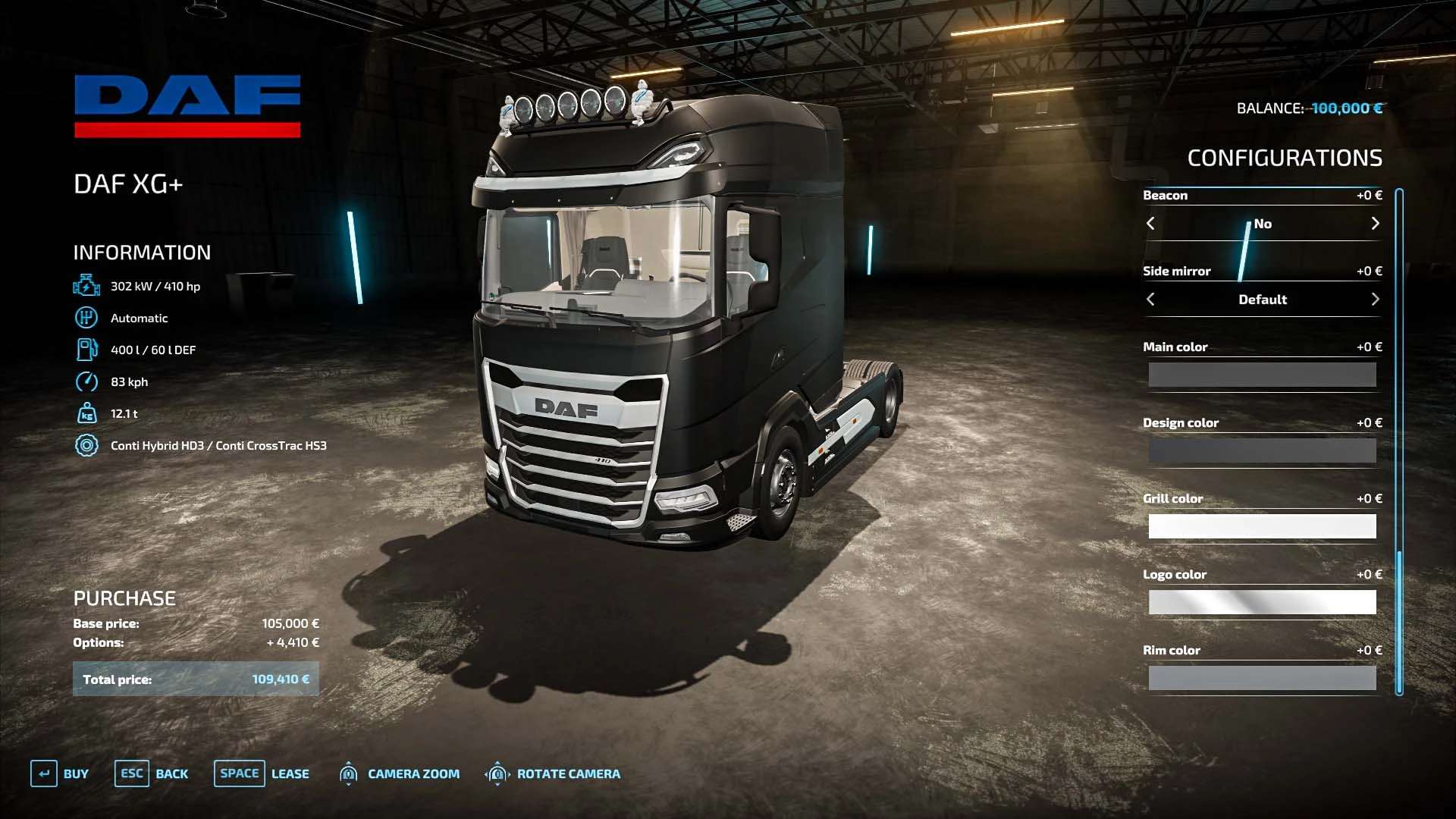Go back with the Back button
The height and width of the screenshot is (819, 1456).
pos(152,773)
